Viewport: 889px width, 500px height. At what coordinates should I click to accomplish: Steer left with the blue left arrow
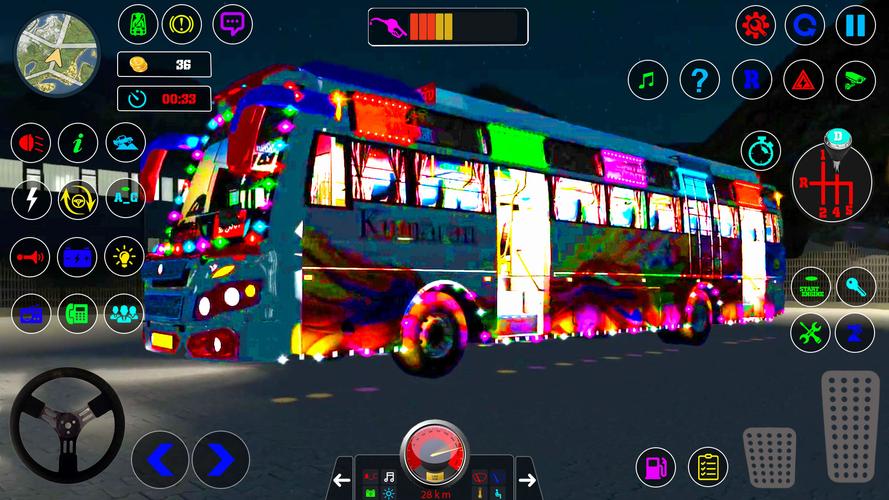pyautogui.click(x=160, y=459)
